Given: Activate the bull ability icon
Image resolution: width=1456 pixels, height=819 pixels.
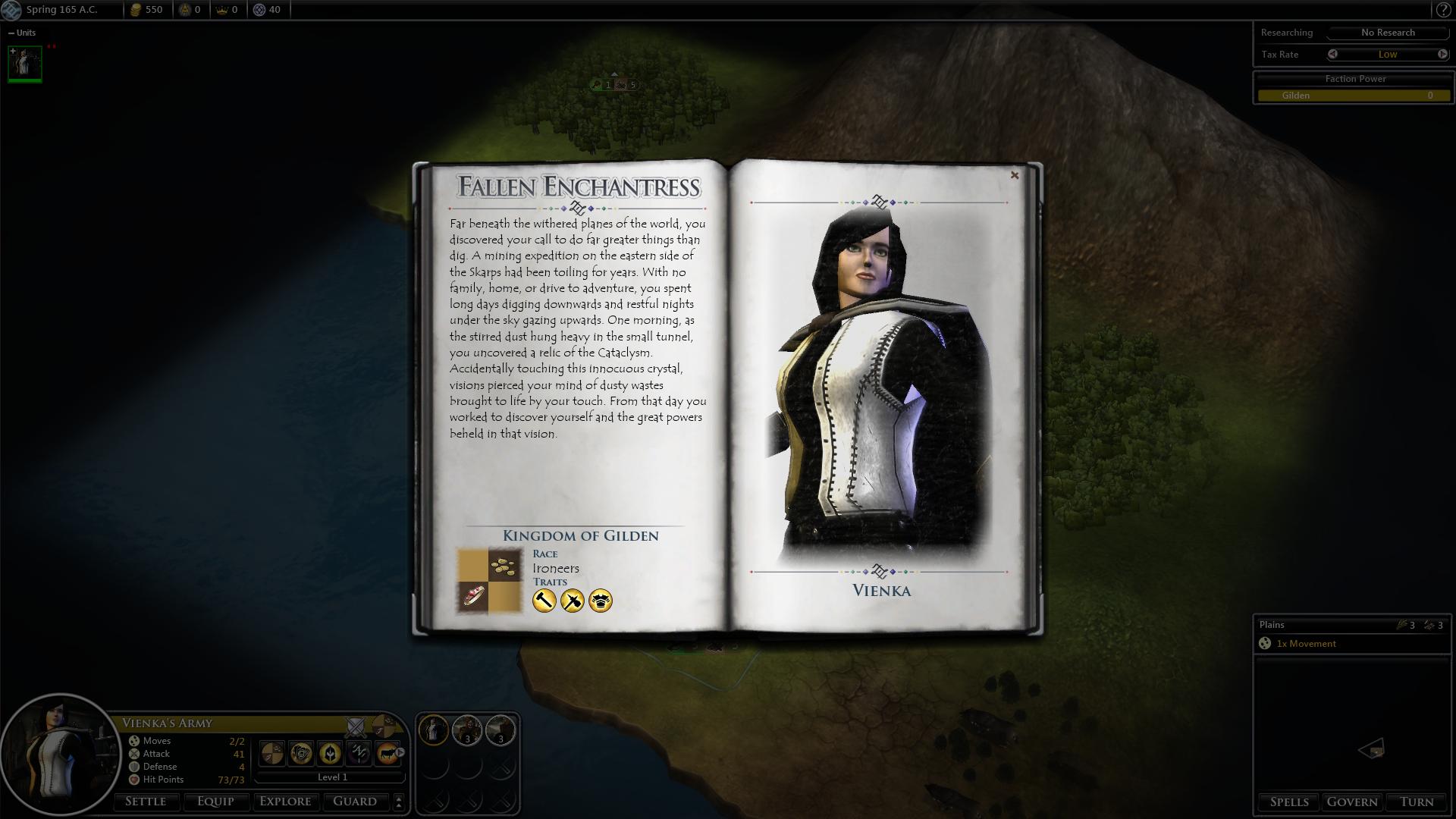Looking at the screenshot, I should coord(388,753).
